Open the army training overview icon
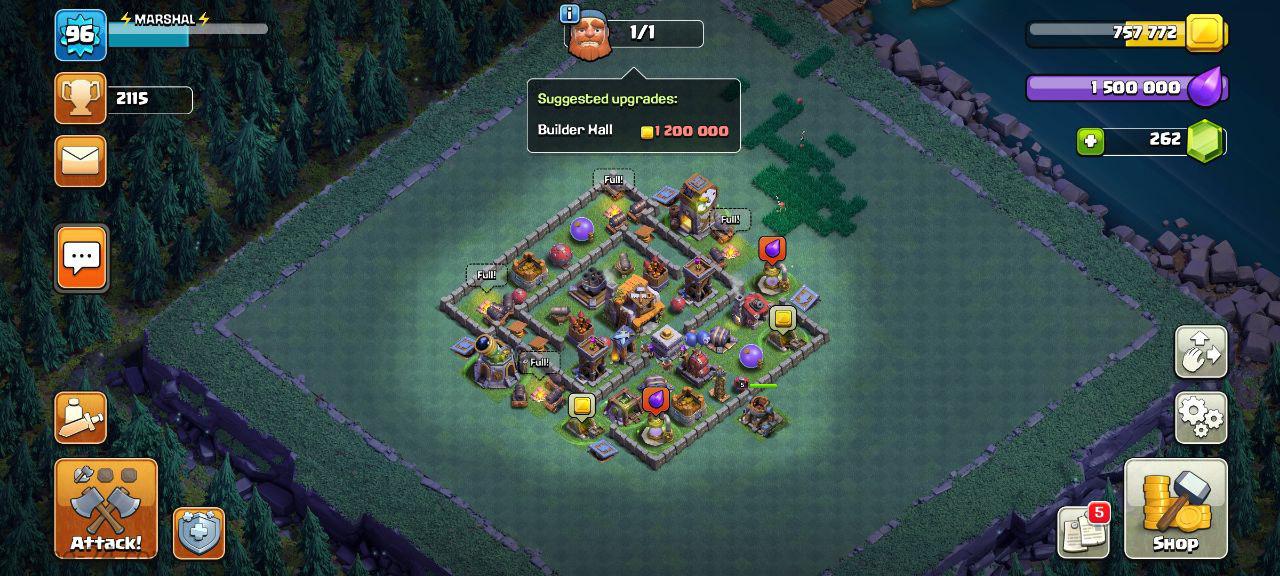 81,418
